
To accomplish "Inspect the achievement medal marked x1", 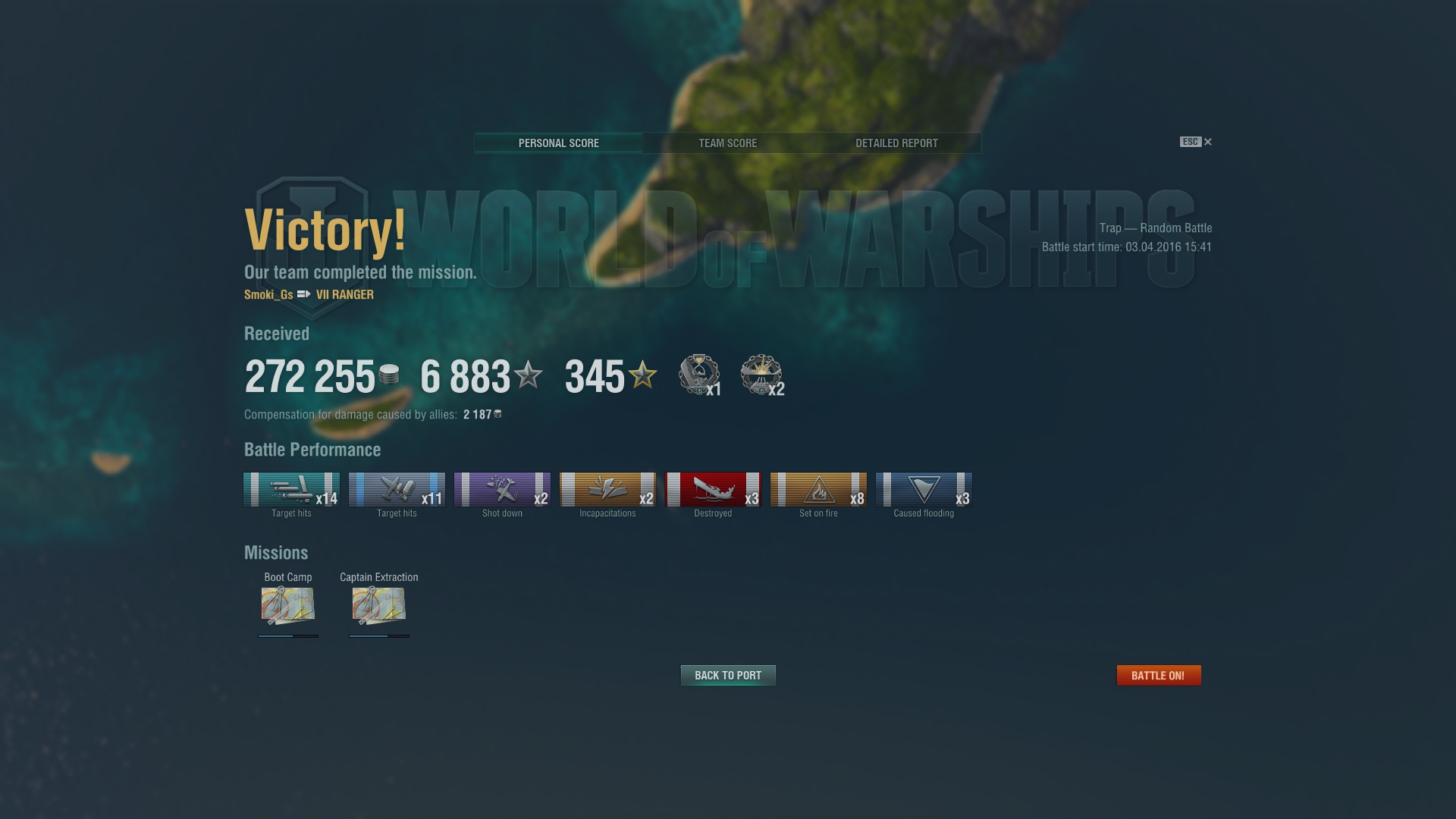I will point(698,375).
